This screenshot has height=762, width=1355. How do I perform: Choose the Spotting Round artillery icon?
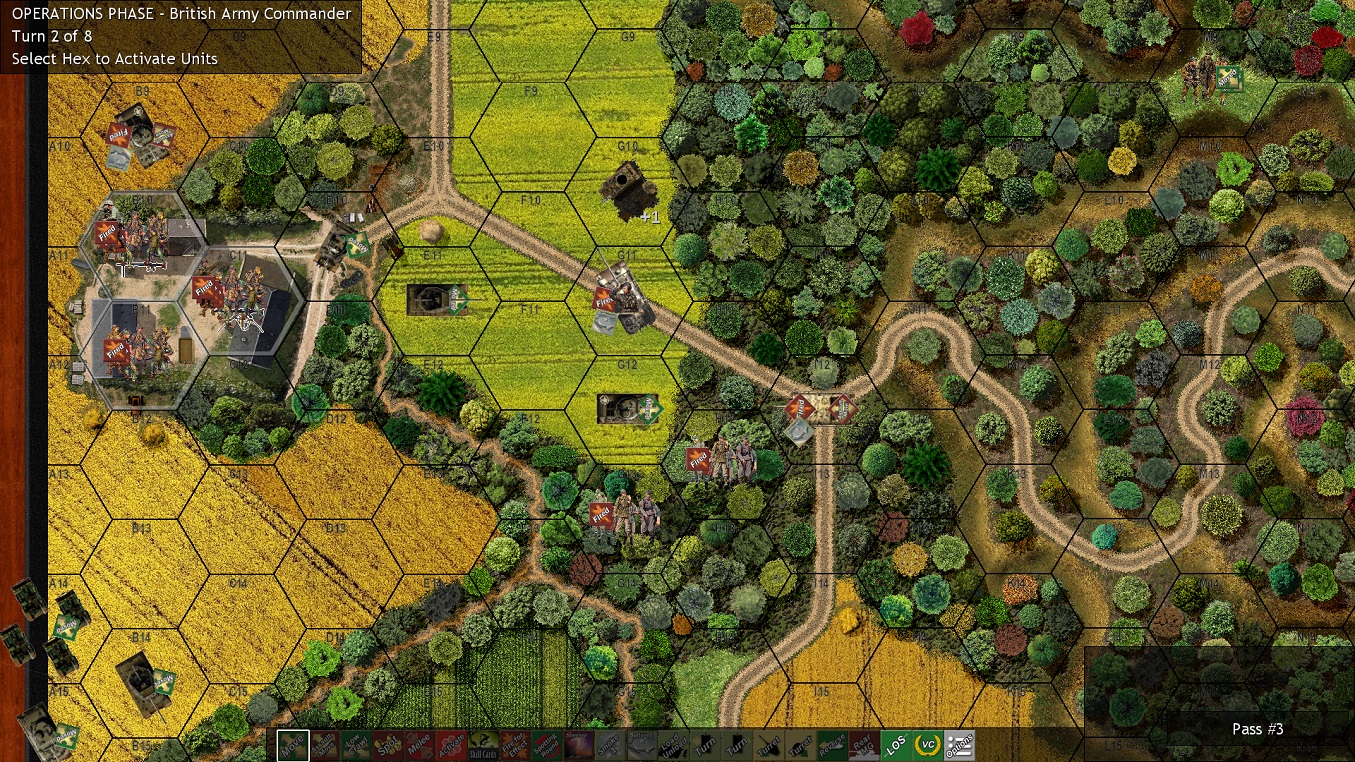pos(548,745)
